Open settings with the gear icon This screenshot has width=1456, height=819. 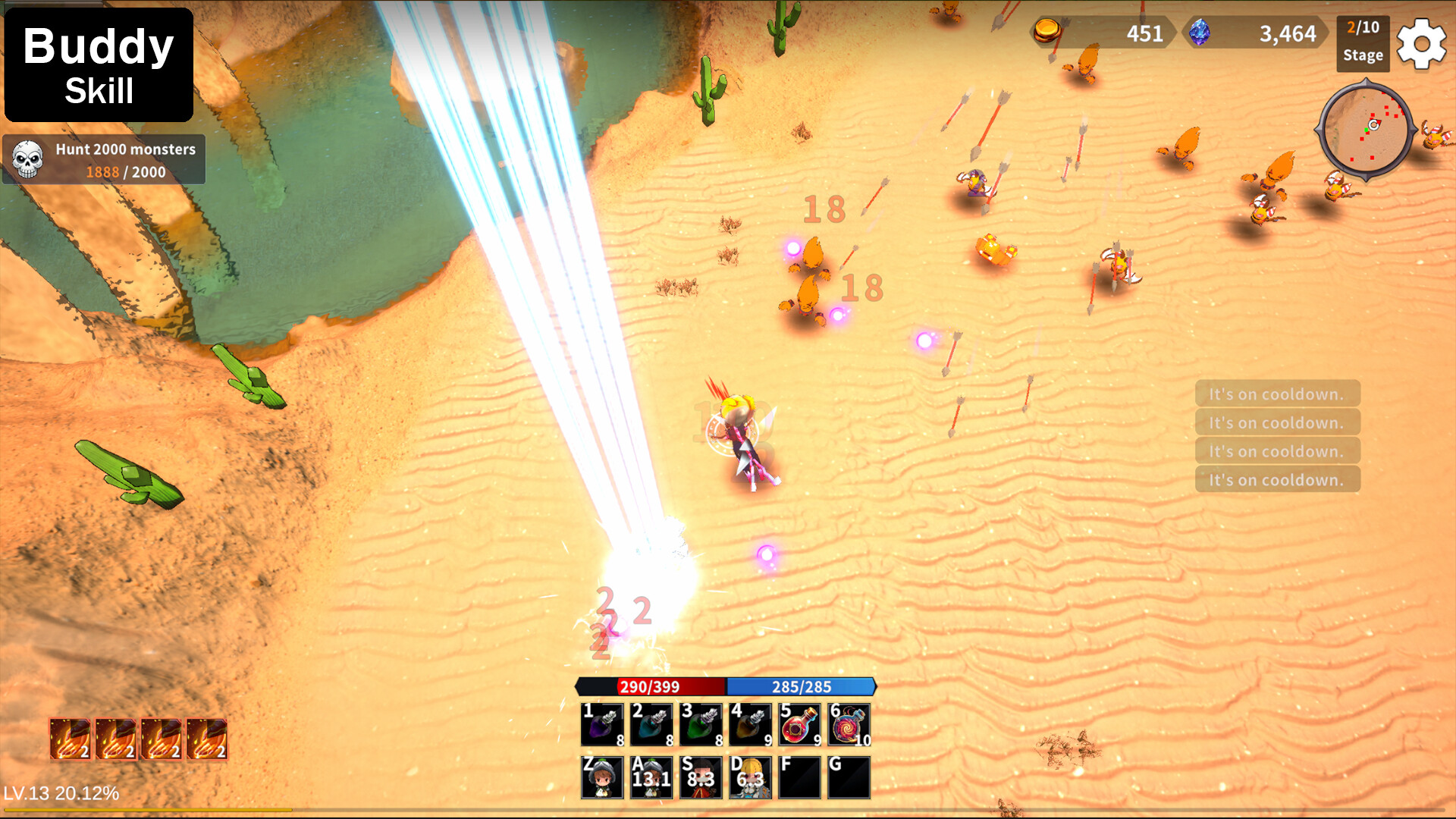1421,44
